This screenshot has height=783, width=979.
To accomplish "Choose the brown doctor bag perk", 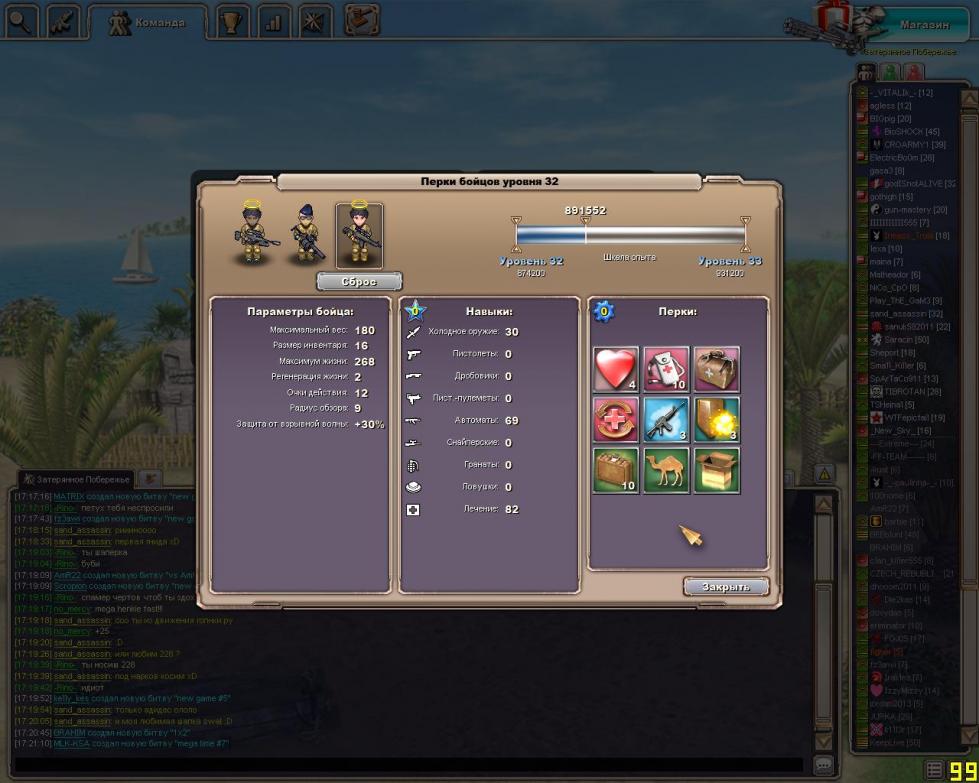I will coord(715,369).
